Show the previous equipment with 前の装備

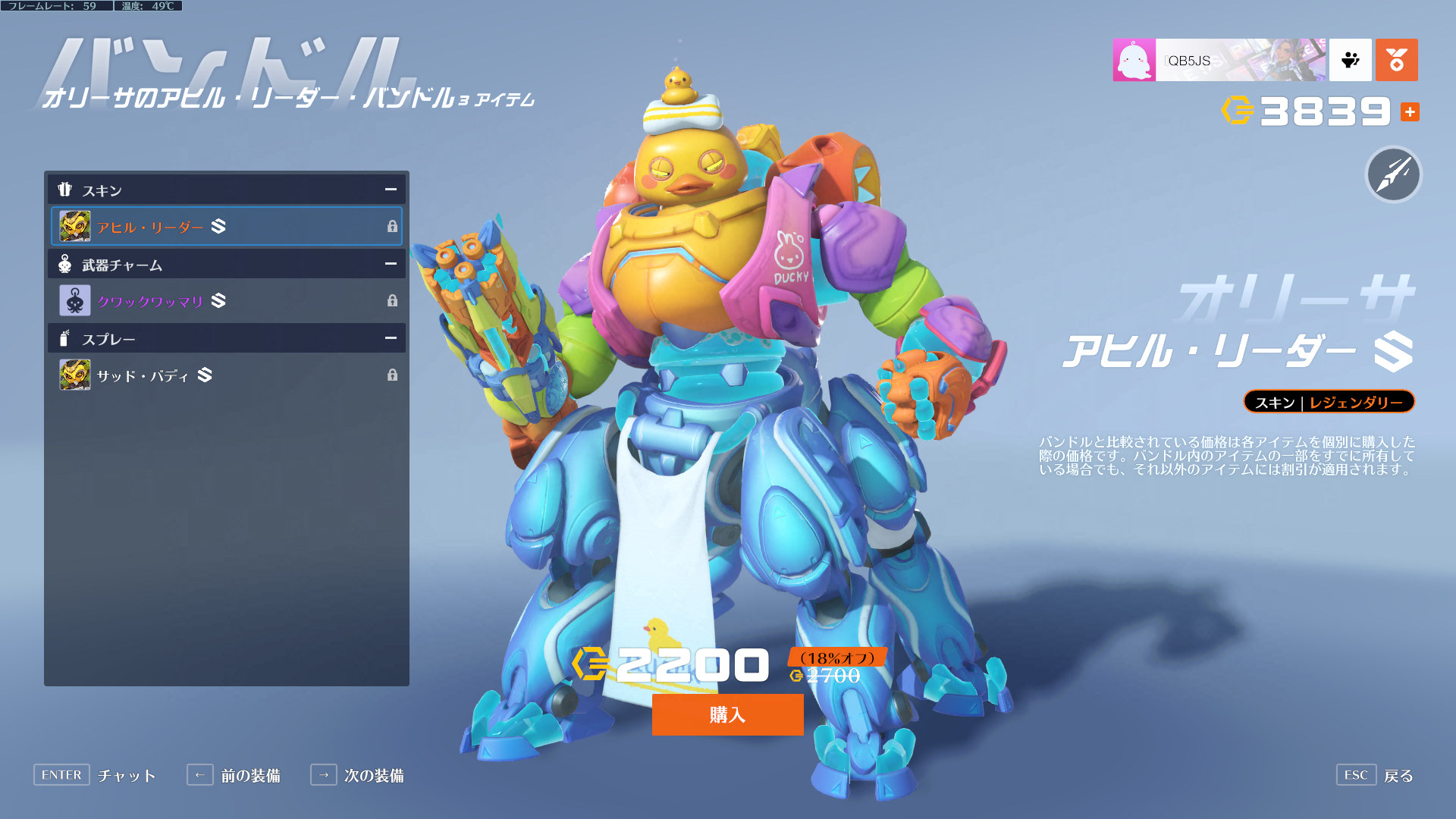coord(234,775)
